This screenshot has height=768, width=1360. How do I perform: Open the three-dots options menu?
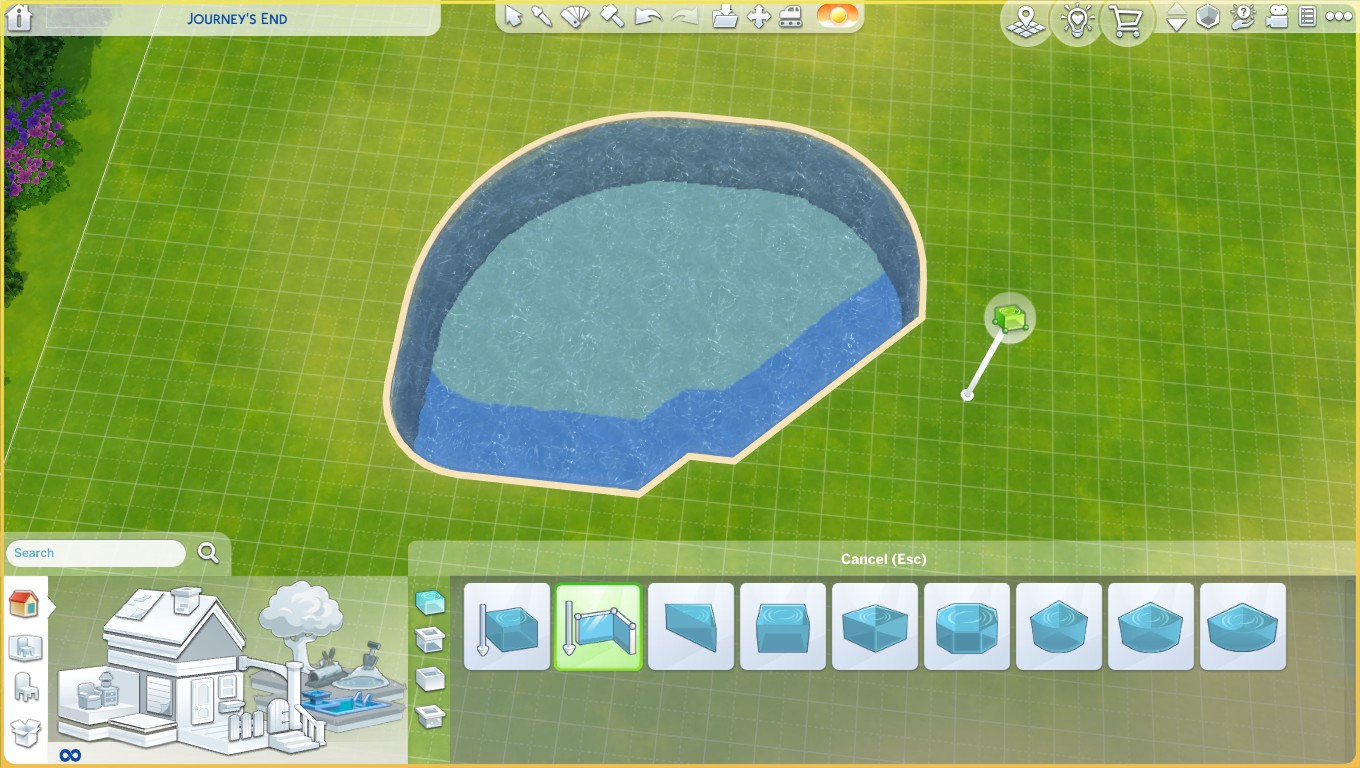[1338, 16]
